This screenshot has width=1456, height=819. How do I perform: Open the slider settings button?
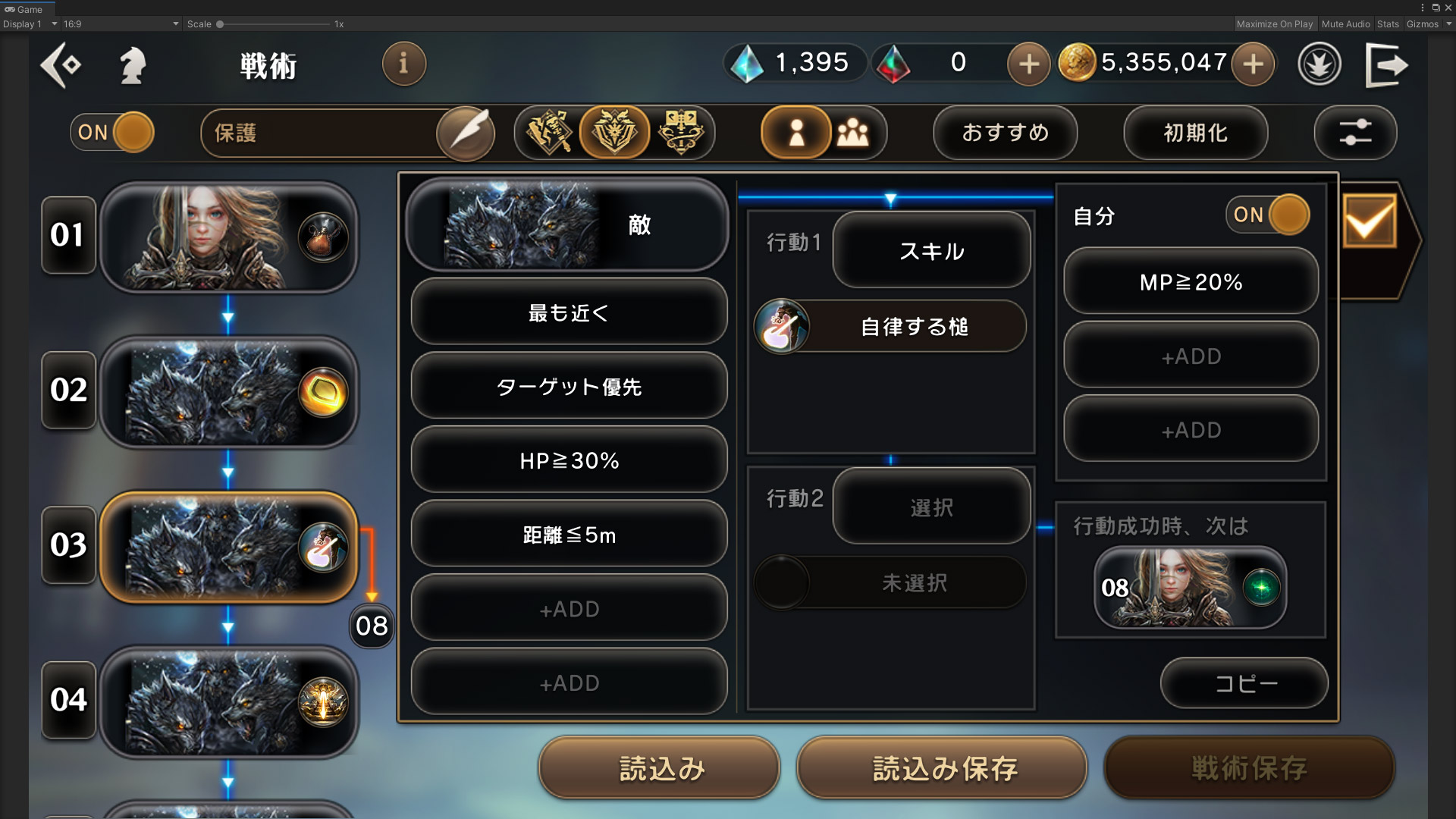coord(1355,133)
